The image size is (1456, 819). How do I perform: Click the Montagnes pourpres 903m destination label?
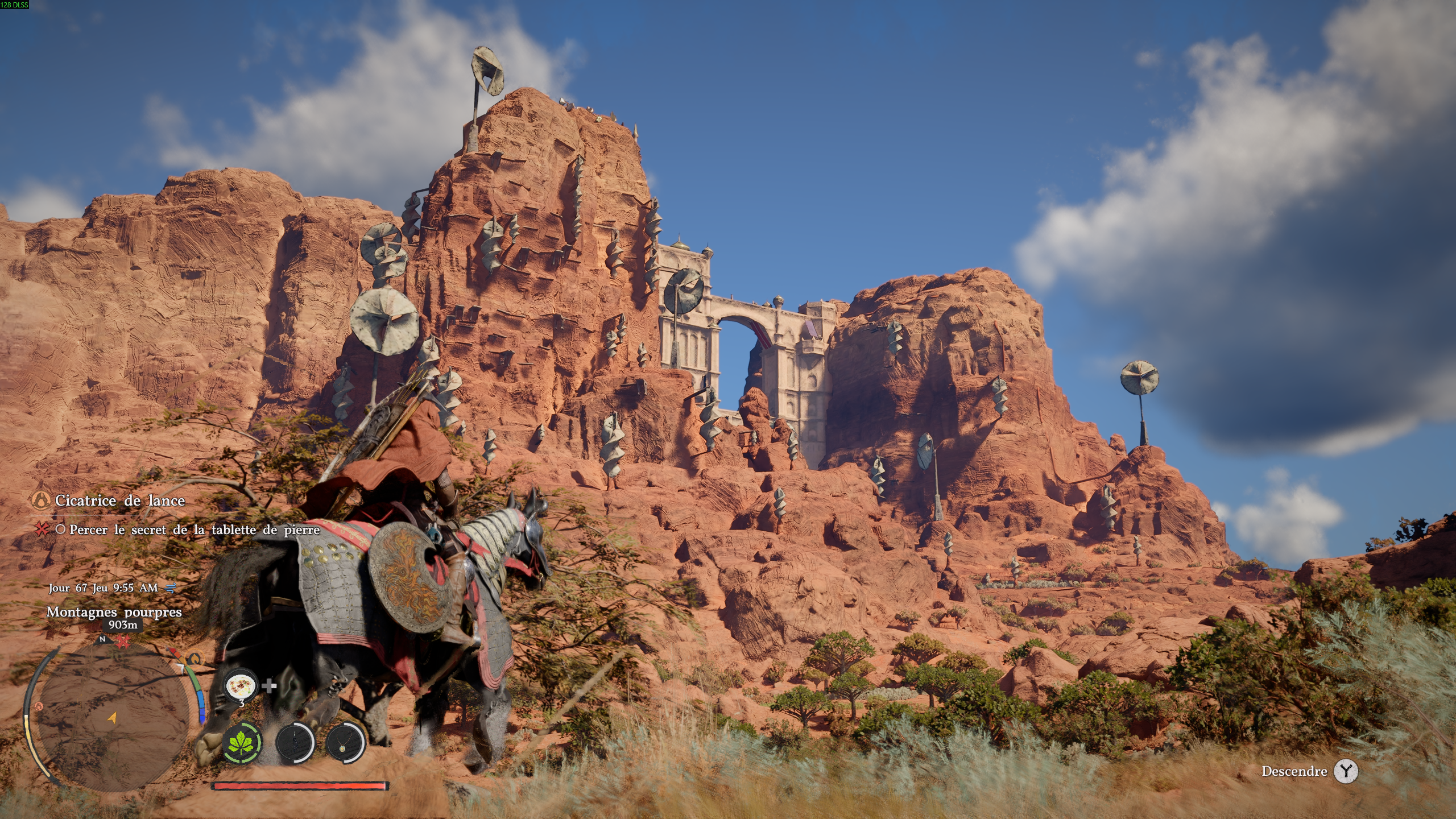[x=115, y=613]
